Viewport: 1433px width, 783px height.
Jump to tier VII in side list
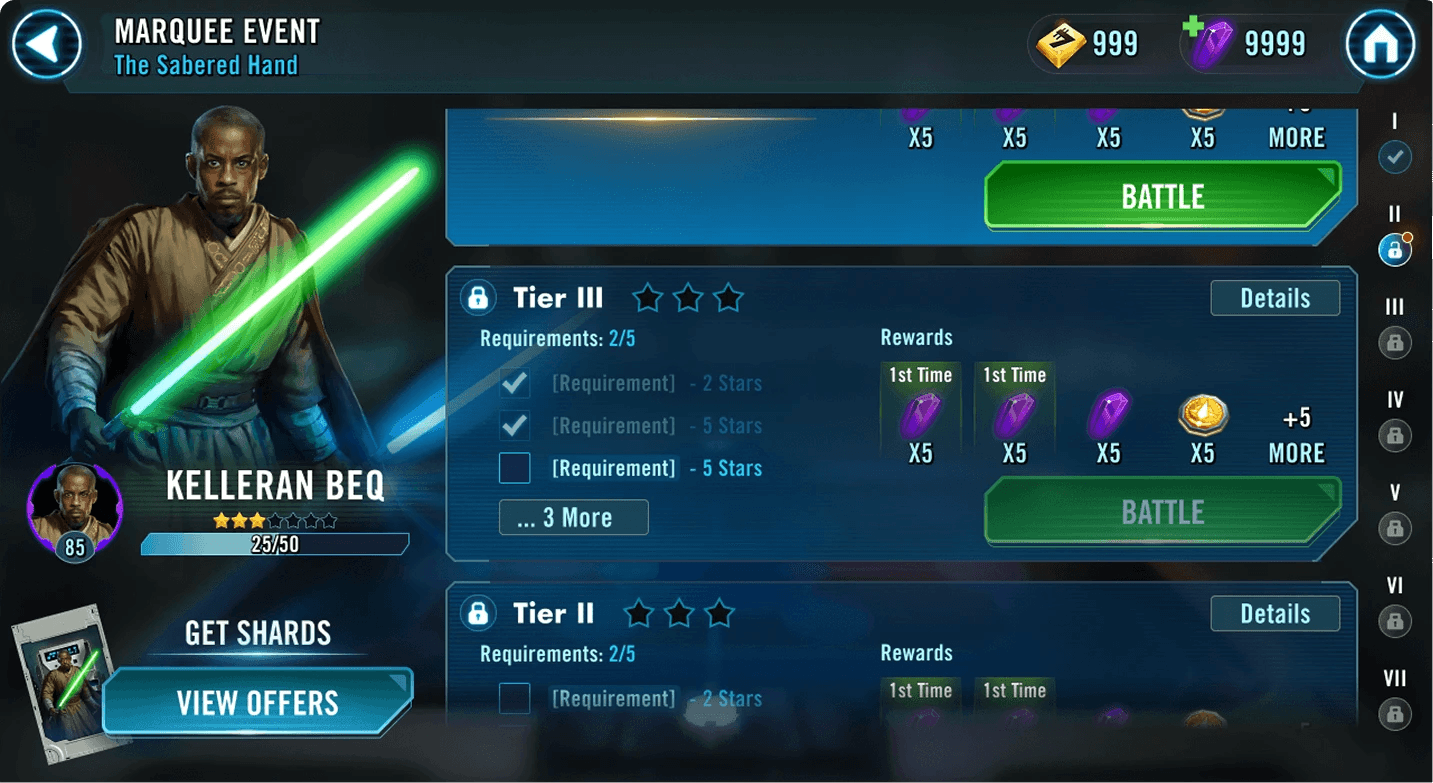(x=1395, y=714)
